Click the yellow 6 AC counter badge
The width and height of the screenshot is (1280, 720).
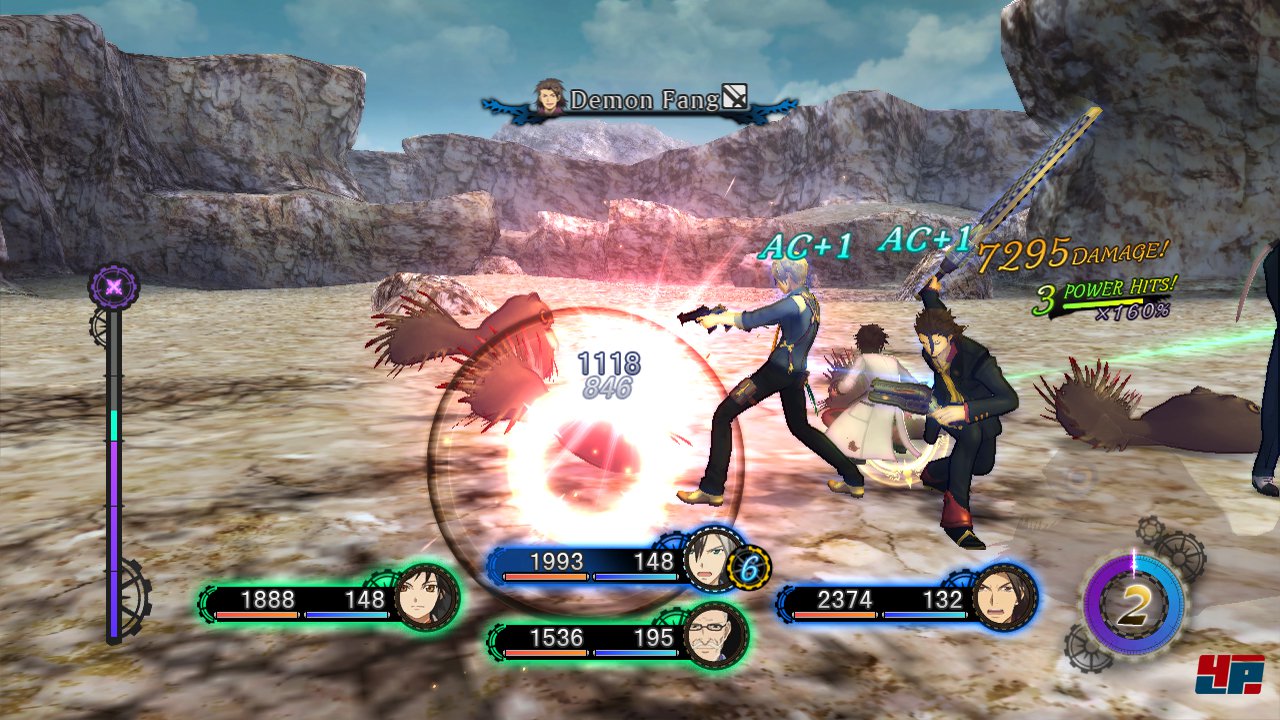748,567
